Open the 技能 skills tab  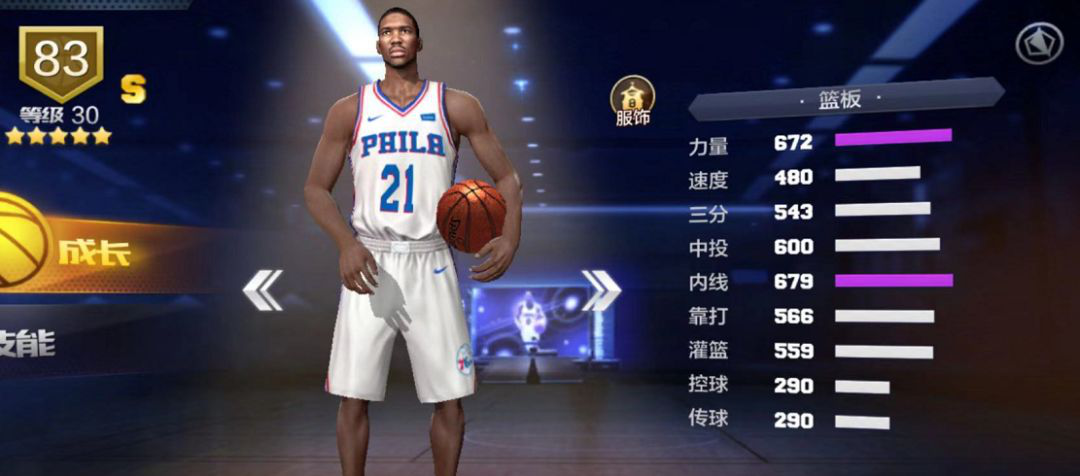pos(30,345)
